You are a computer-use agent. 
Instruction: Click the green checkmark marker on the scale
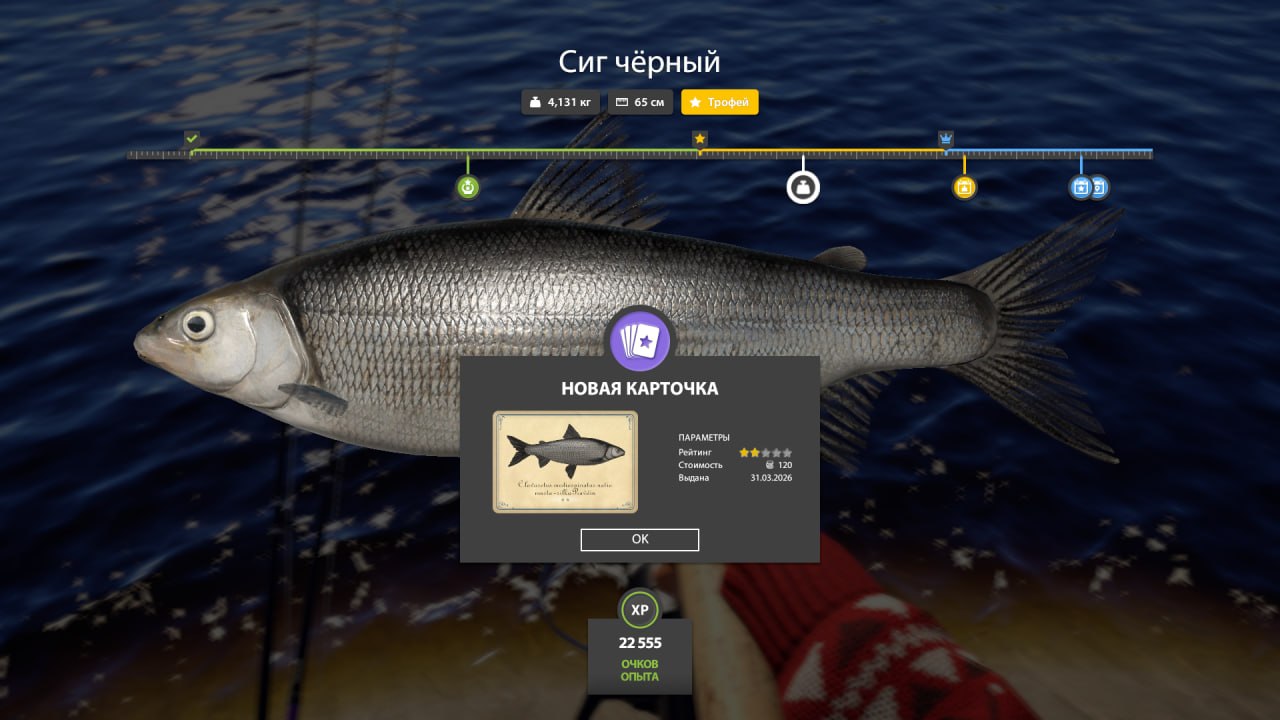[192, 138]
